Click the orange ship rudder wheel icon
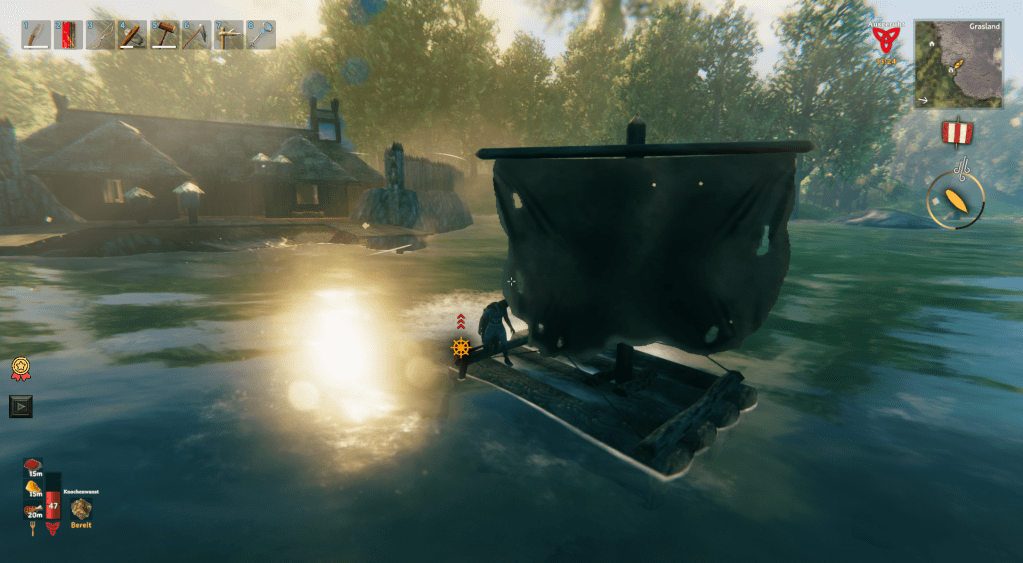The width and height of the screenshot is (1023, 563). 460,347
